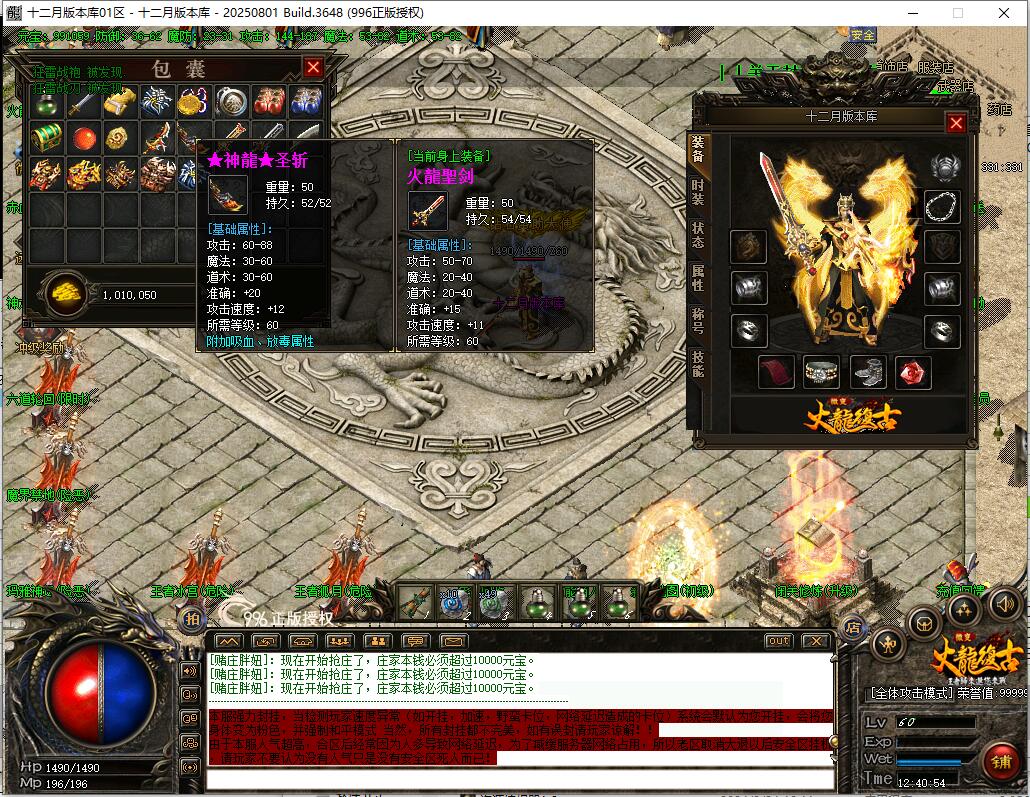Select the red orb item in bag

click(x=82, y=137)
